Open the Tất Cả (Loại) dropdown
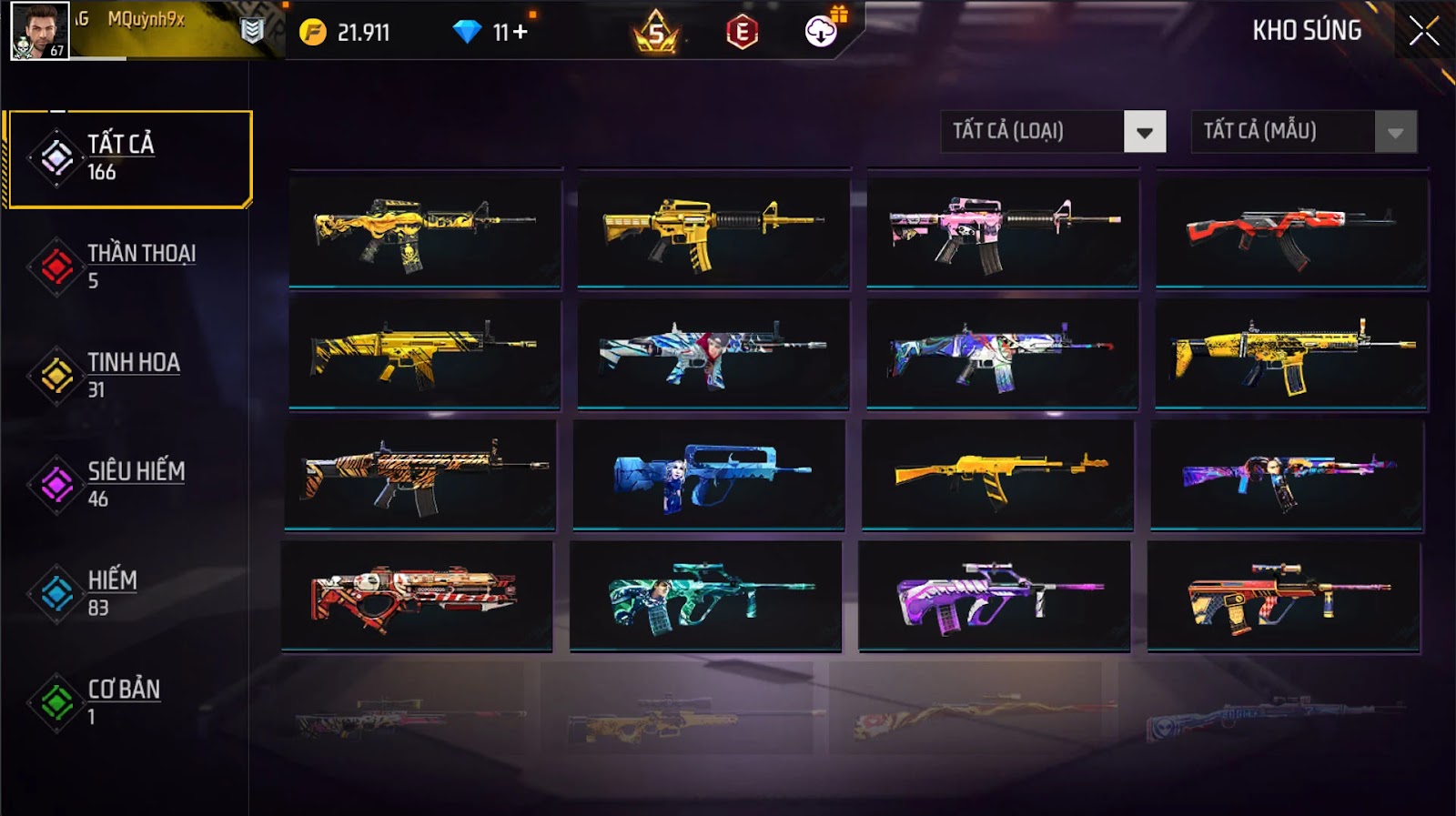The image size is (1456, 816). (x=1144, y=132)
